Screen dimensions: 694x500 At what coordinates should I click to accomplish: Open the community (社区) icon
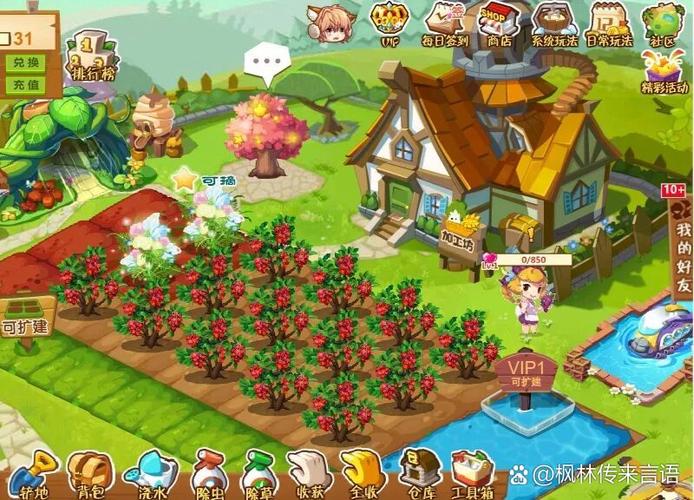pyautogui.click(x=663, y=22)
